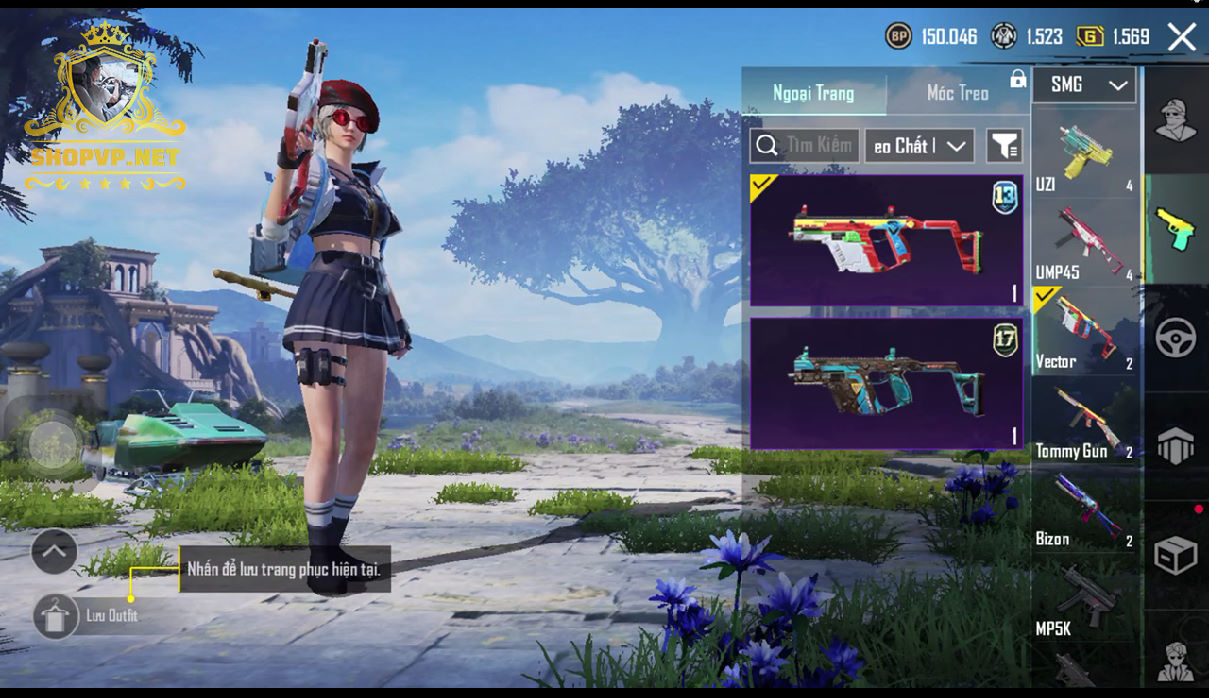Save current outfit with Lưu Outfit button

pos(56,616)
